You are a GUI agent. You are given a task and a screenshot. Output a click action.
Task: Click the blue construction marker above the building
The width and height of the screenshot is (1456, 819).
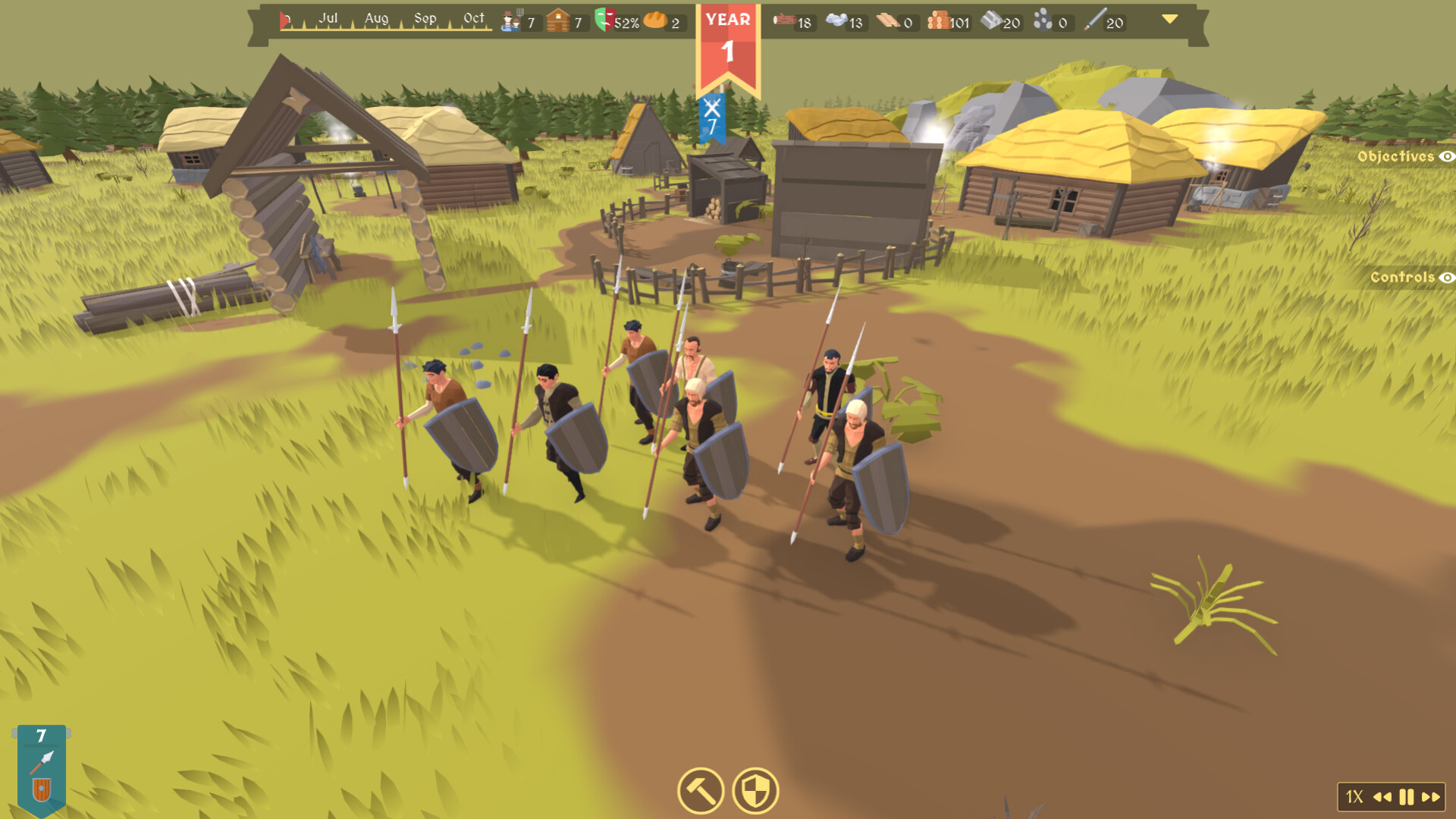pyautogui.click(x=711, y=116)
